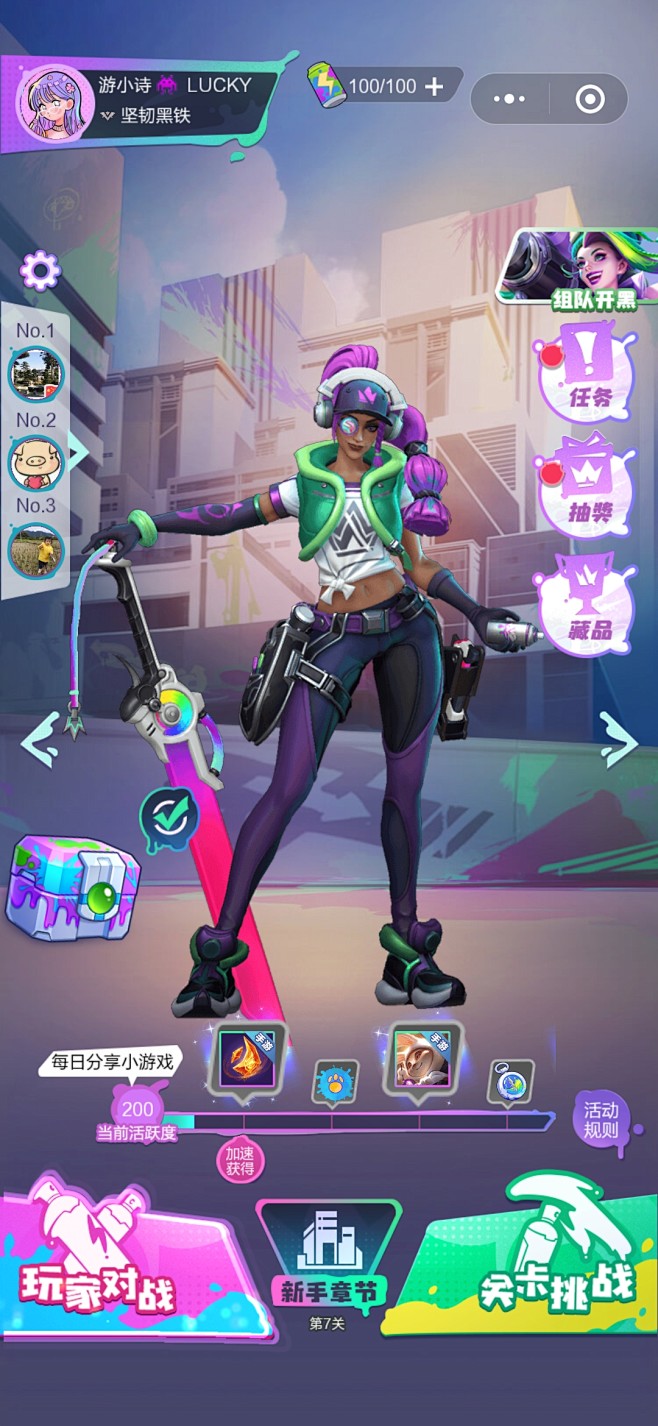Add energy with the plus button
The width and height of the screenshot is (658, 1426).
pos(434,87)
